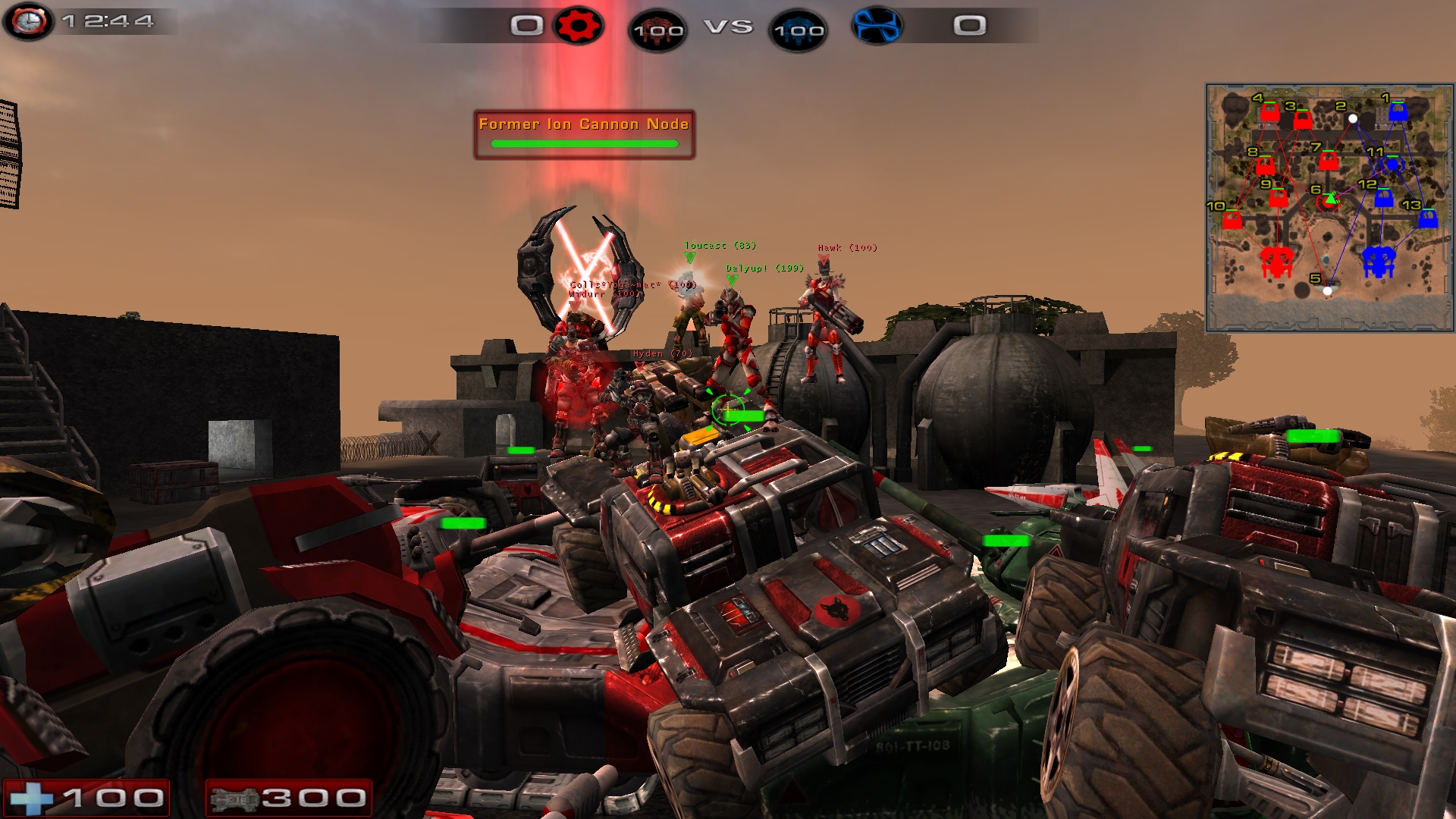Choose blue node 13 on the minimap
This screenshot has height=819, width=1456.
click(1428, 219)
